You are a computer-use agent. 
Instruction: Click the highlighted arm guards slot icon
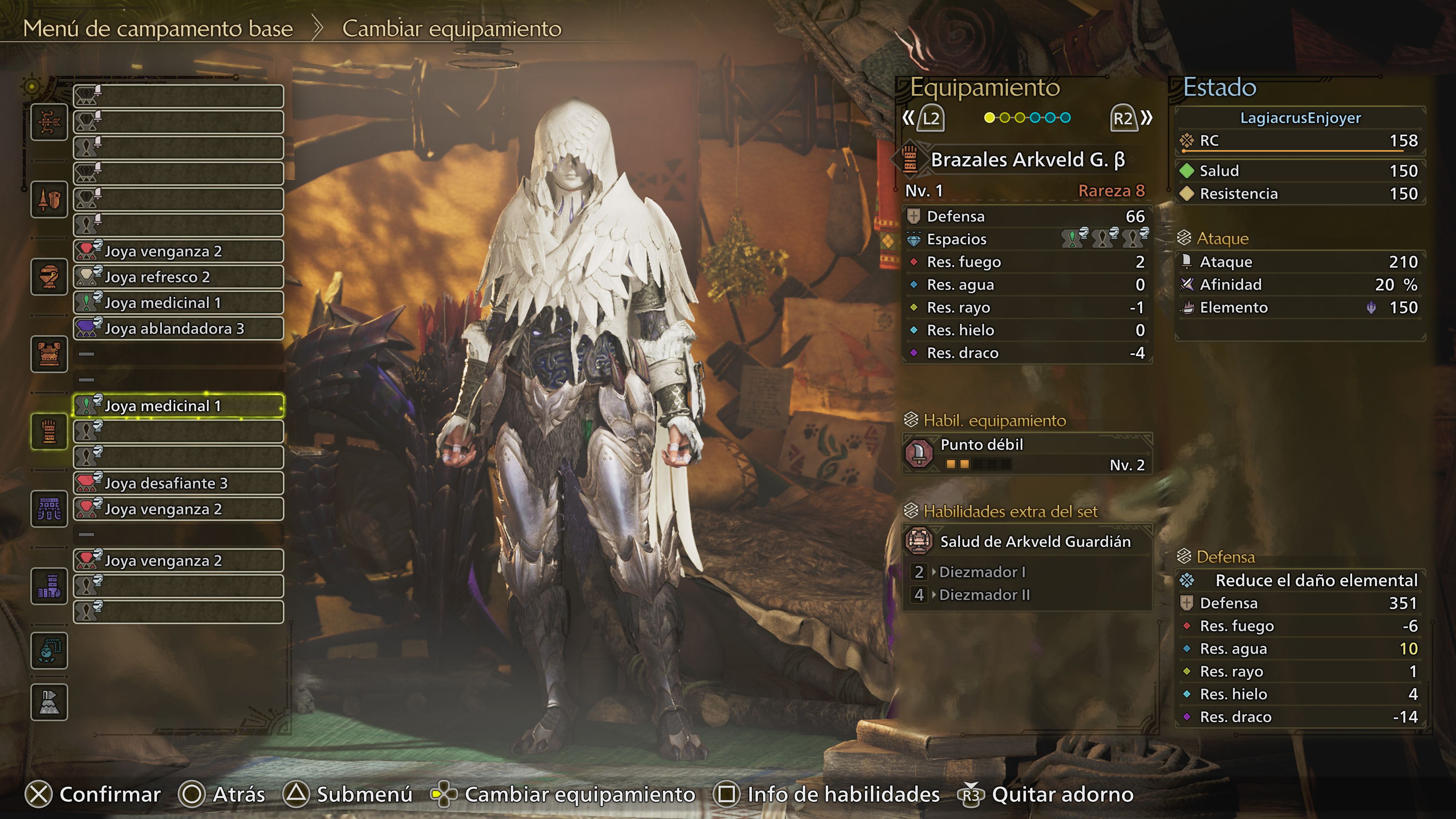pos(49,431)
